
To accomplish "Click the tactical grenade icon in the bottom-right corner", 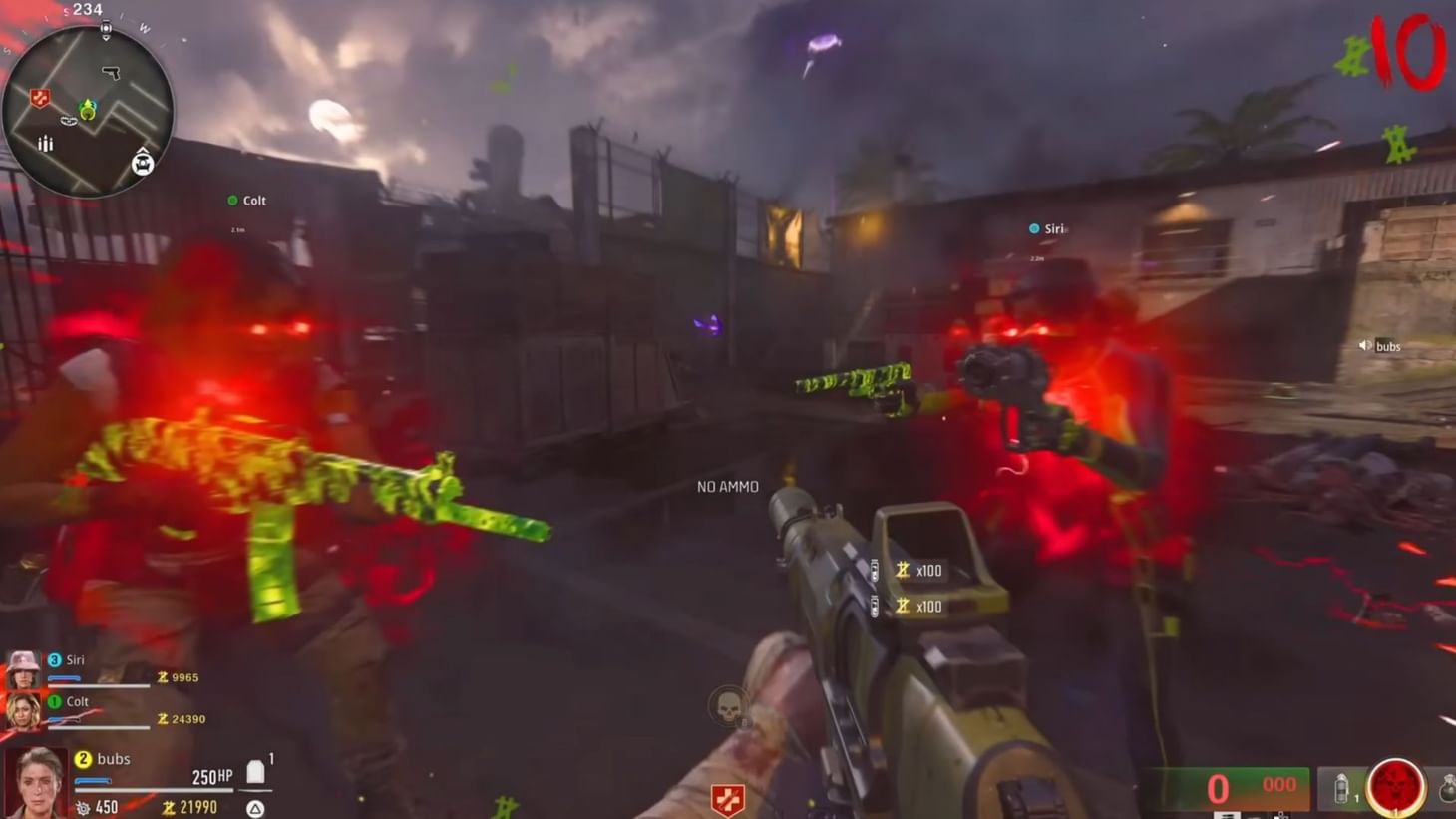I will click(x=1341, y=788).
